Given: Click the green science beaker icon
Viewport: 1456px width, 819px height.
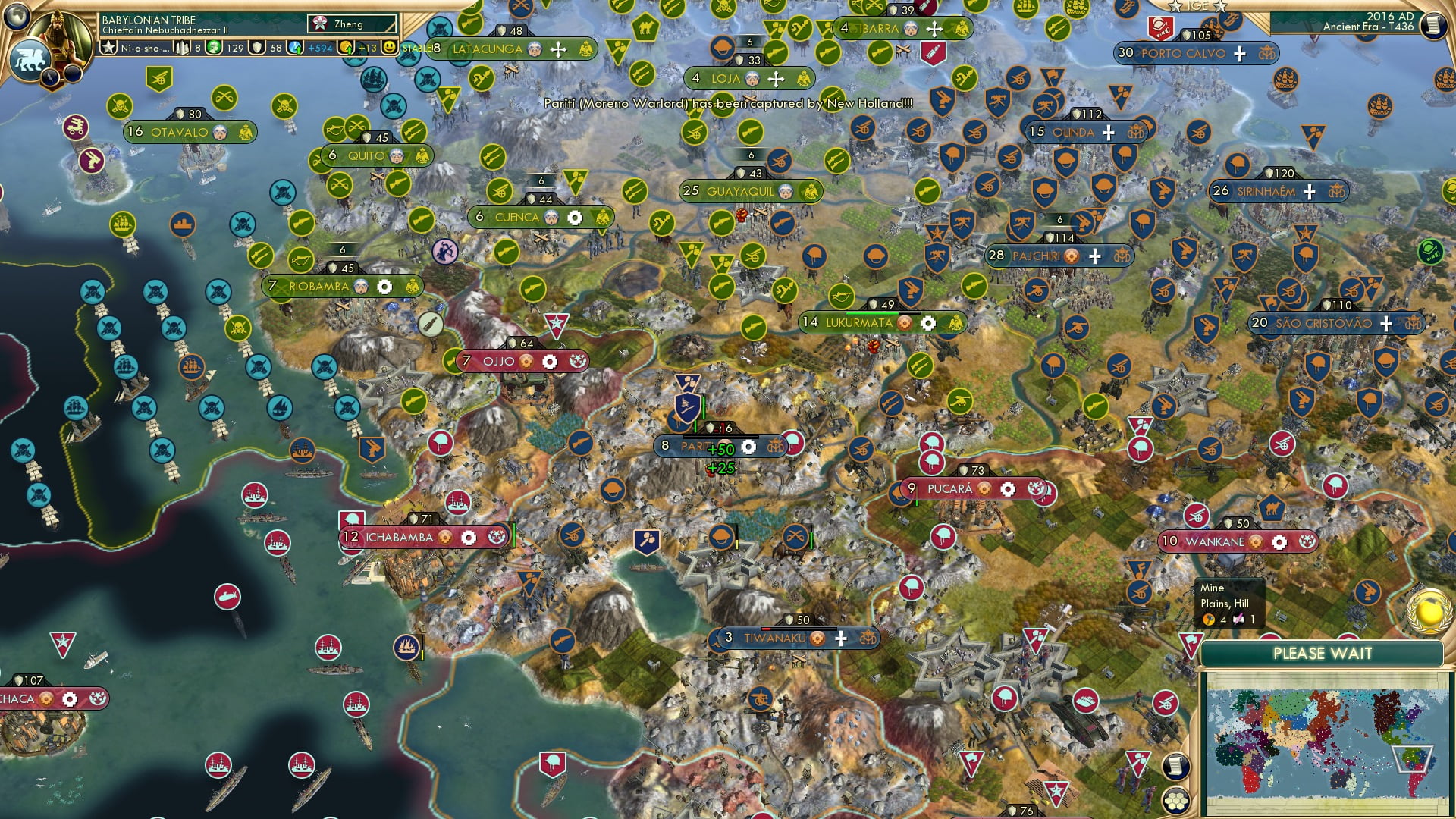Looking at the screenshot, I should 213,47.
